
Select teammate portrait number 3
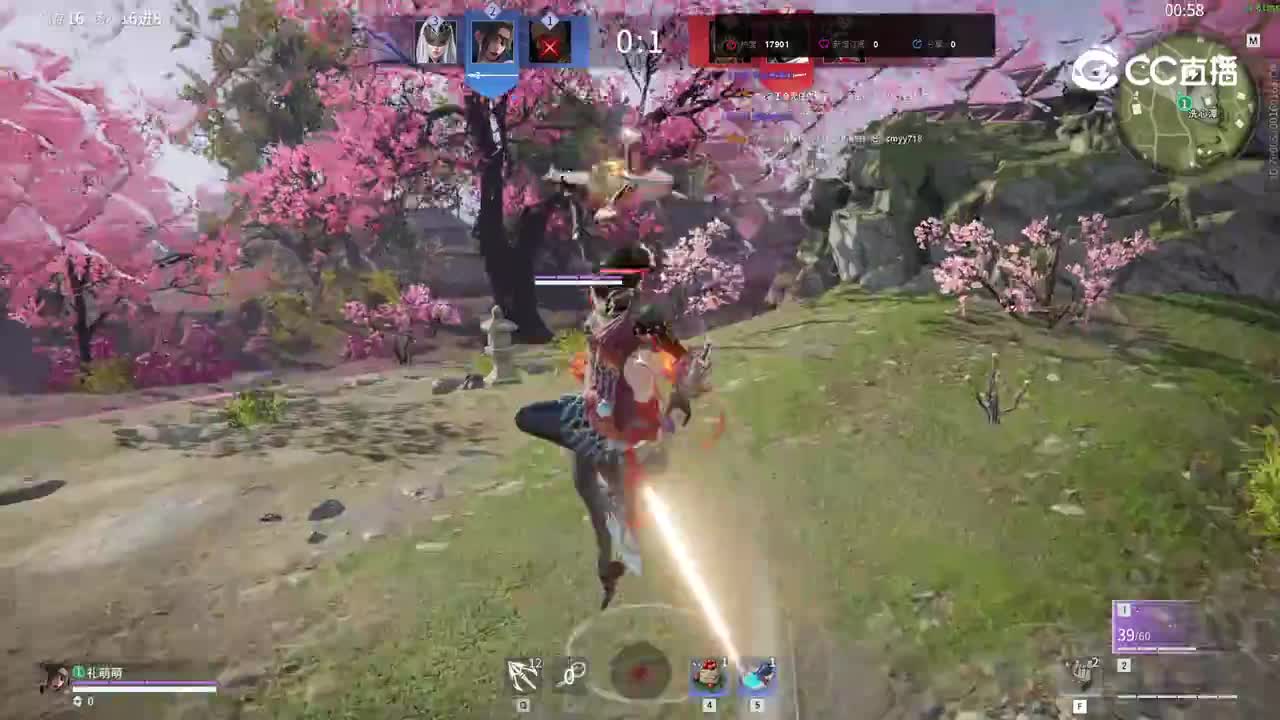pos(437,42)
